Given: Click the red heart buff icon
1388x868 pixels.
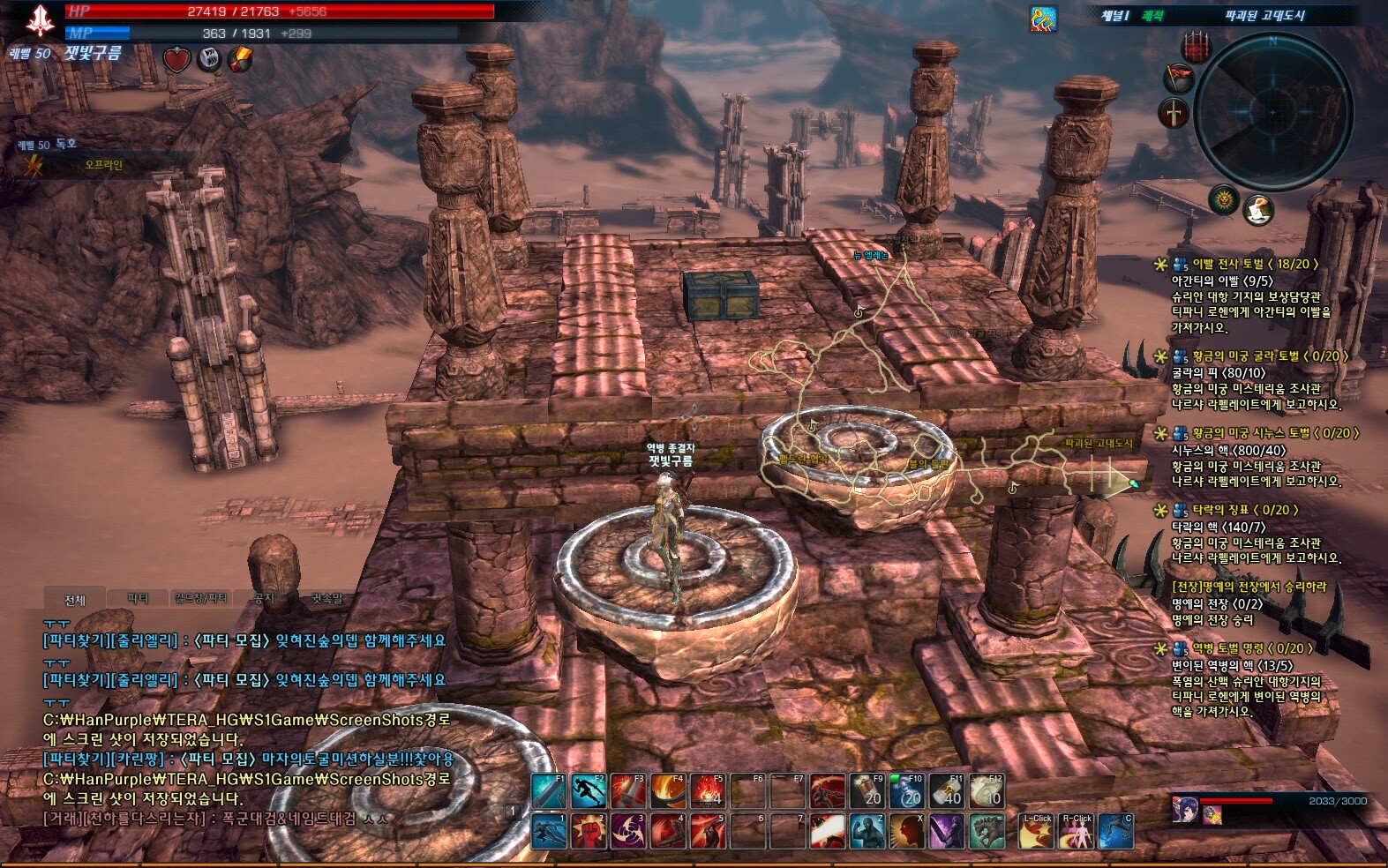Looking at the screenshot, I should pyautogui.click(x=177, y=59).
